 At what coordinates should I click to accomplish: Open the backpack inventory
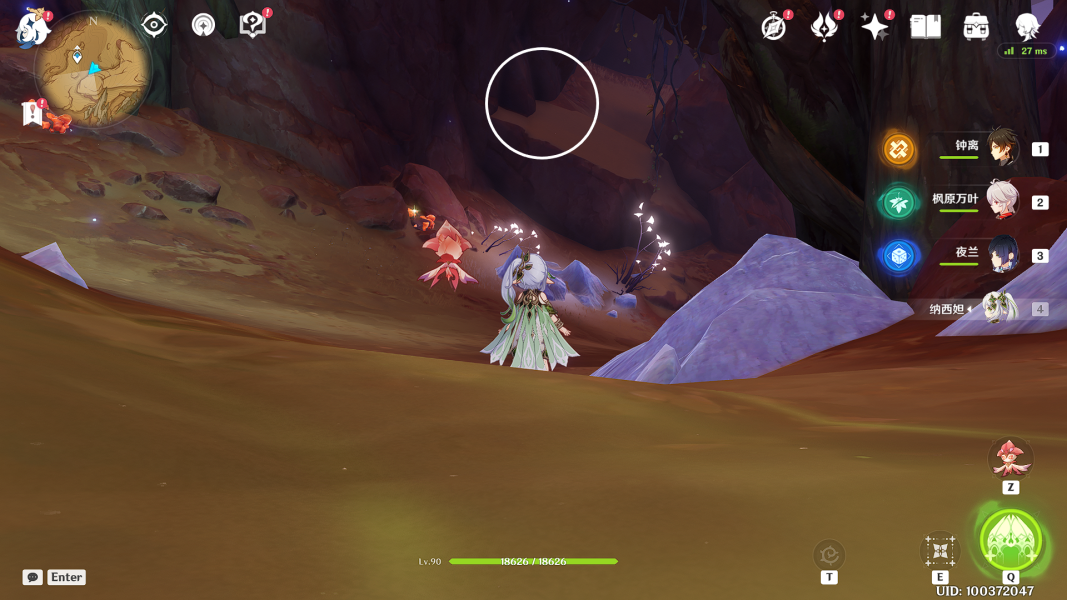pos(976,27)
